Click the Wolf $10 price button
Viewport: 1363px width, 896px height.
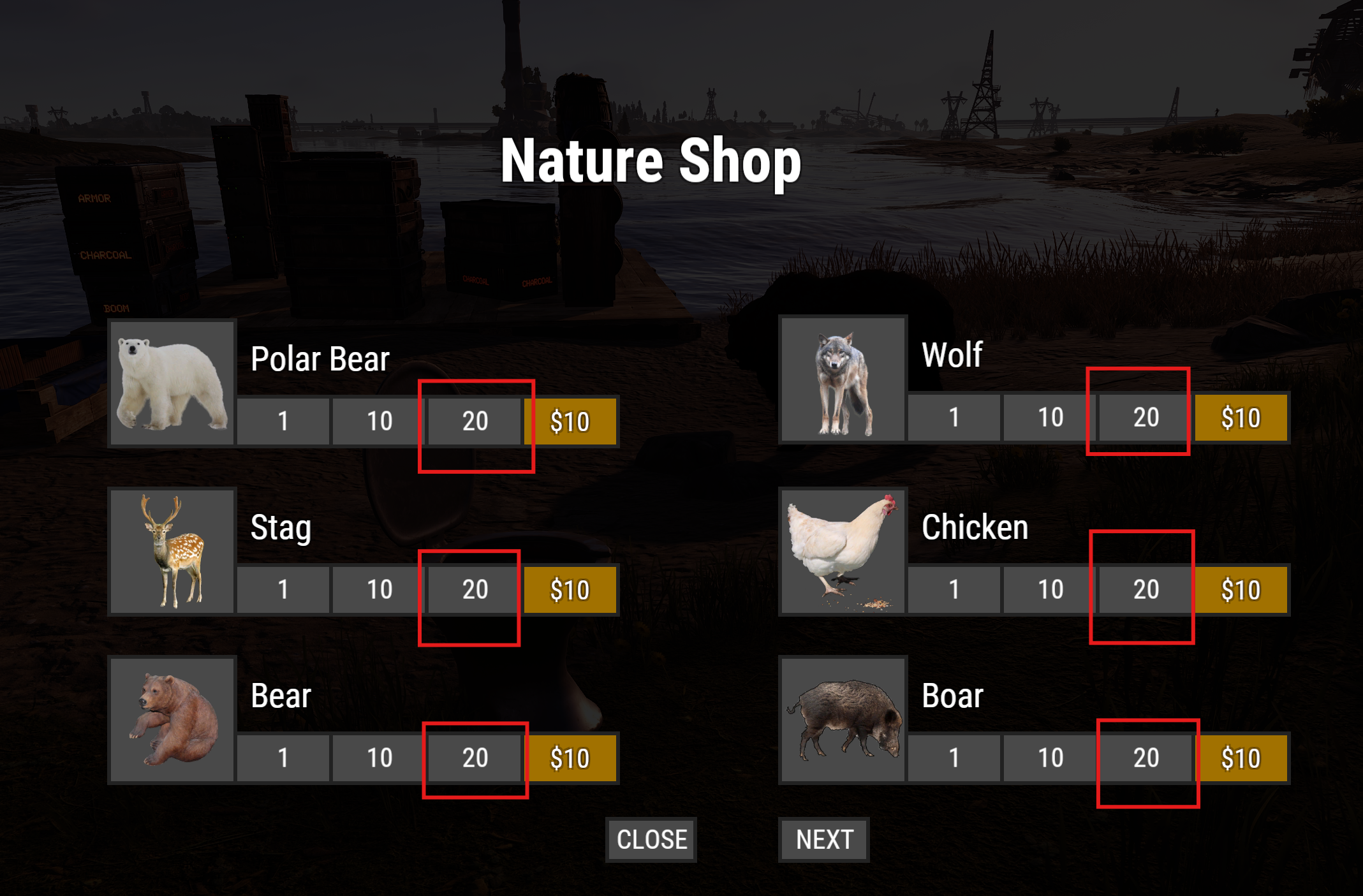1241,418
